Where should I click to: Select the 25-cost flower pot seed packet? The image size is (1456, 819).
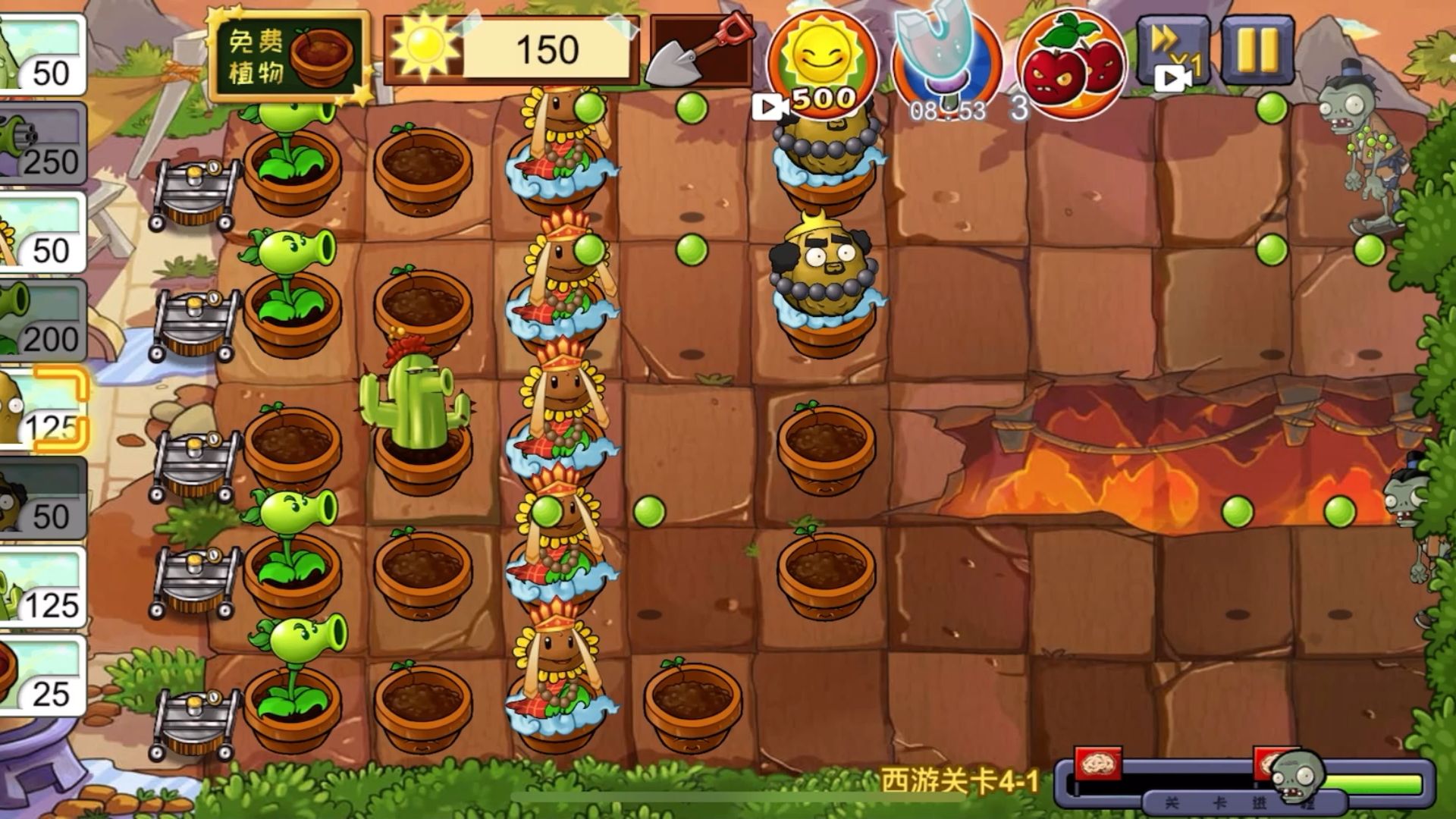[x=42, y=676]
